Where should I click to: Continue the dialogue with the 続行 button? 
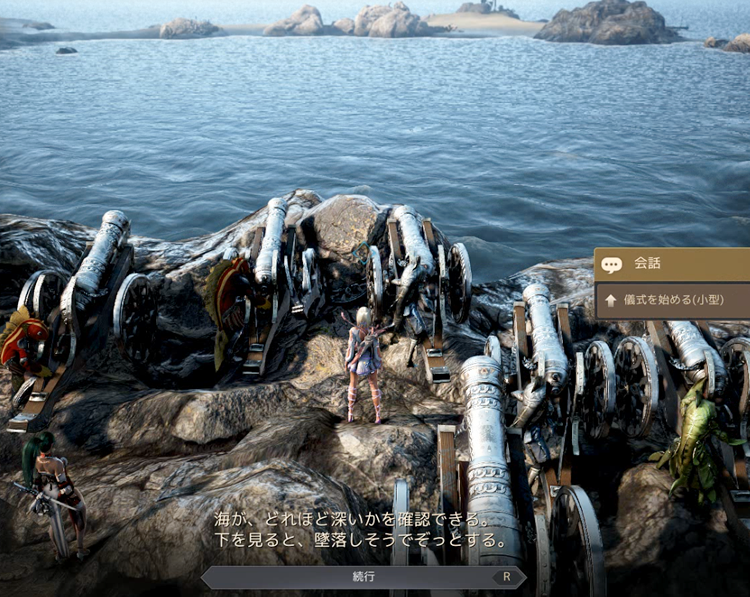coord(364,577)
